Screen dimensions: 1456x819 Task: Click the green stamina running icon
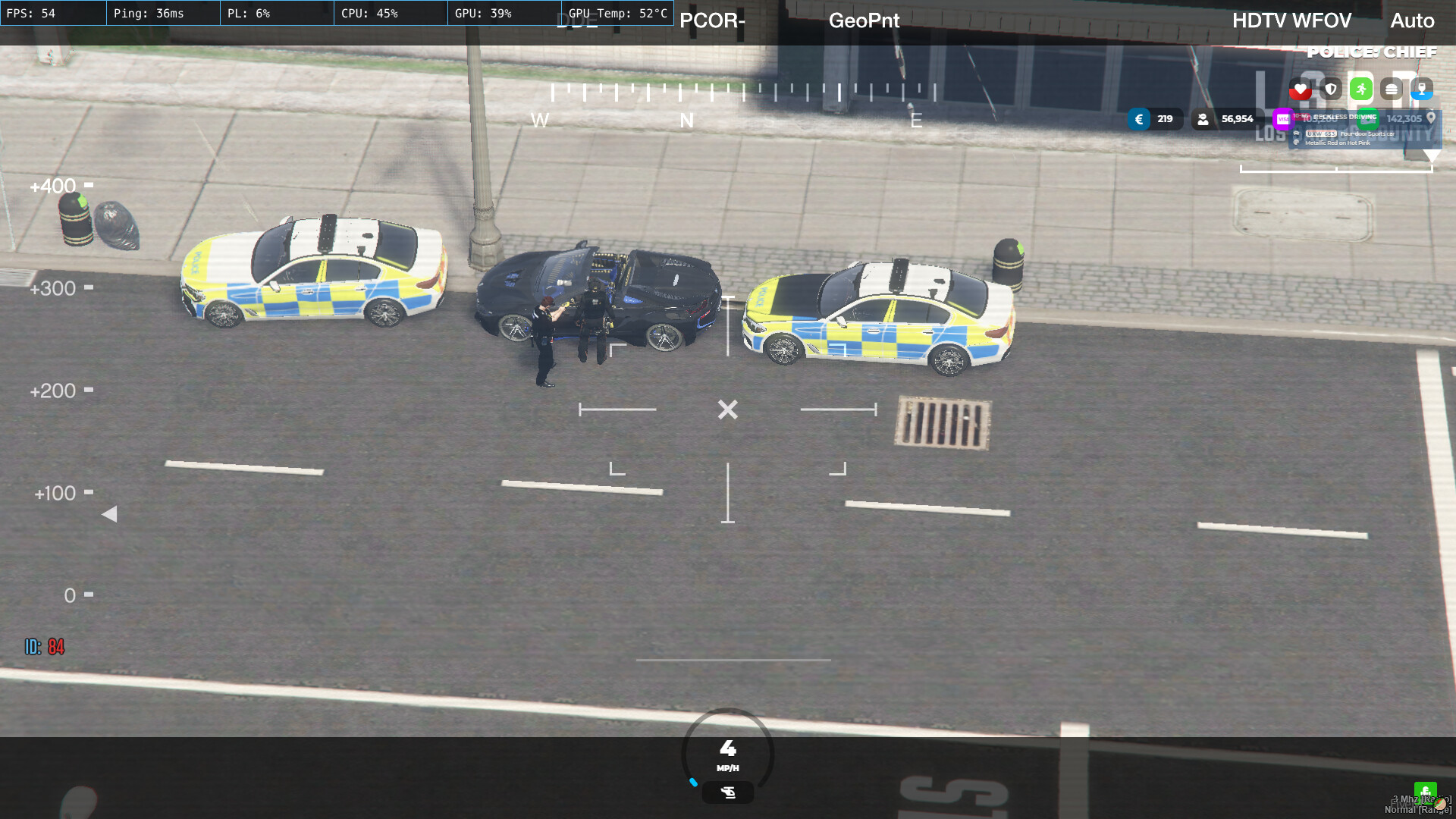click(1362, 89)
